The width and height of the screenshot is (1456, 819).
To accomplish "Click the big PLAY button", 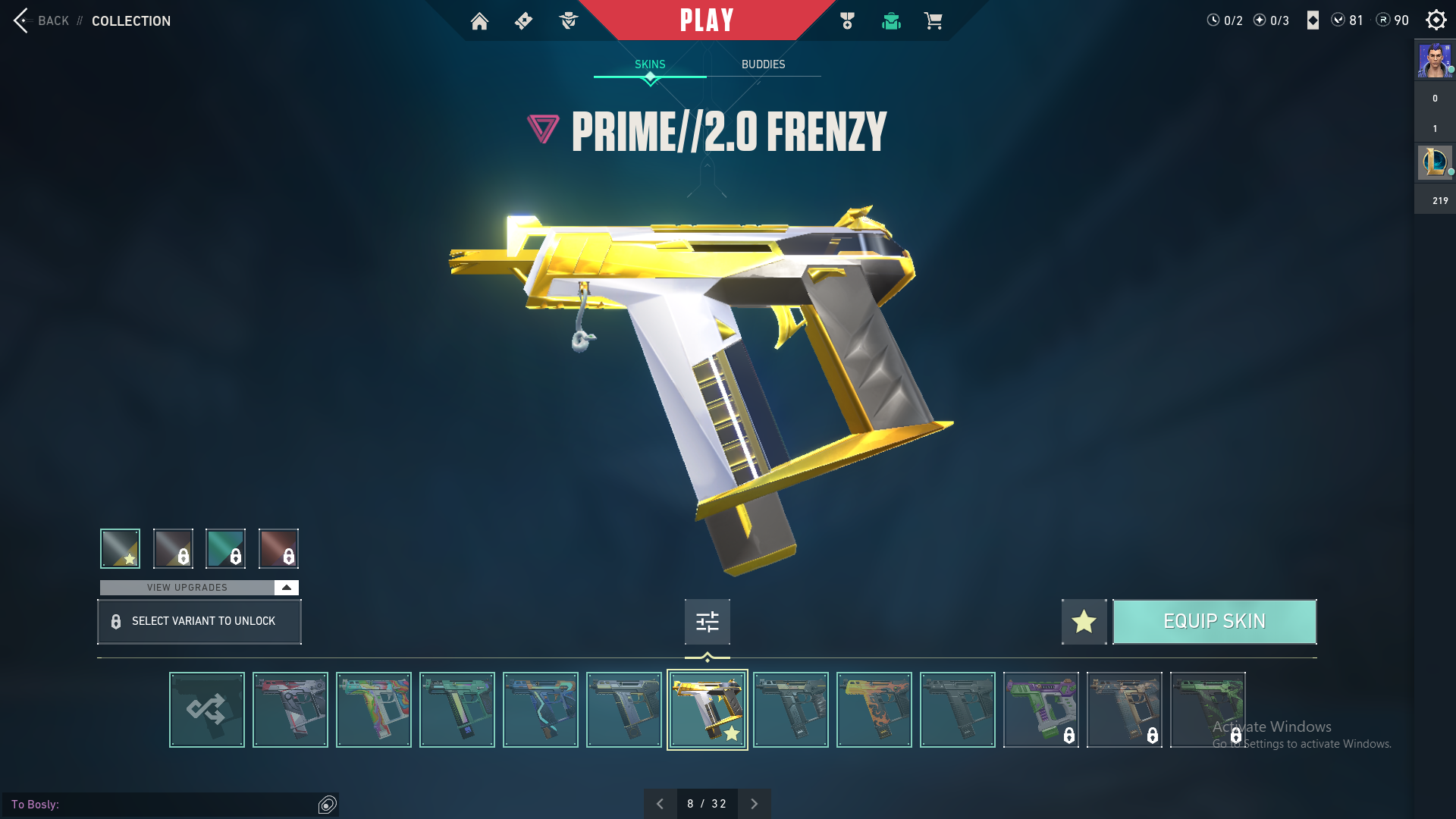I will [706, 20].
